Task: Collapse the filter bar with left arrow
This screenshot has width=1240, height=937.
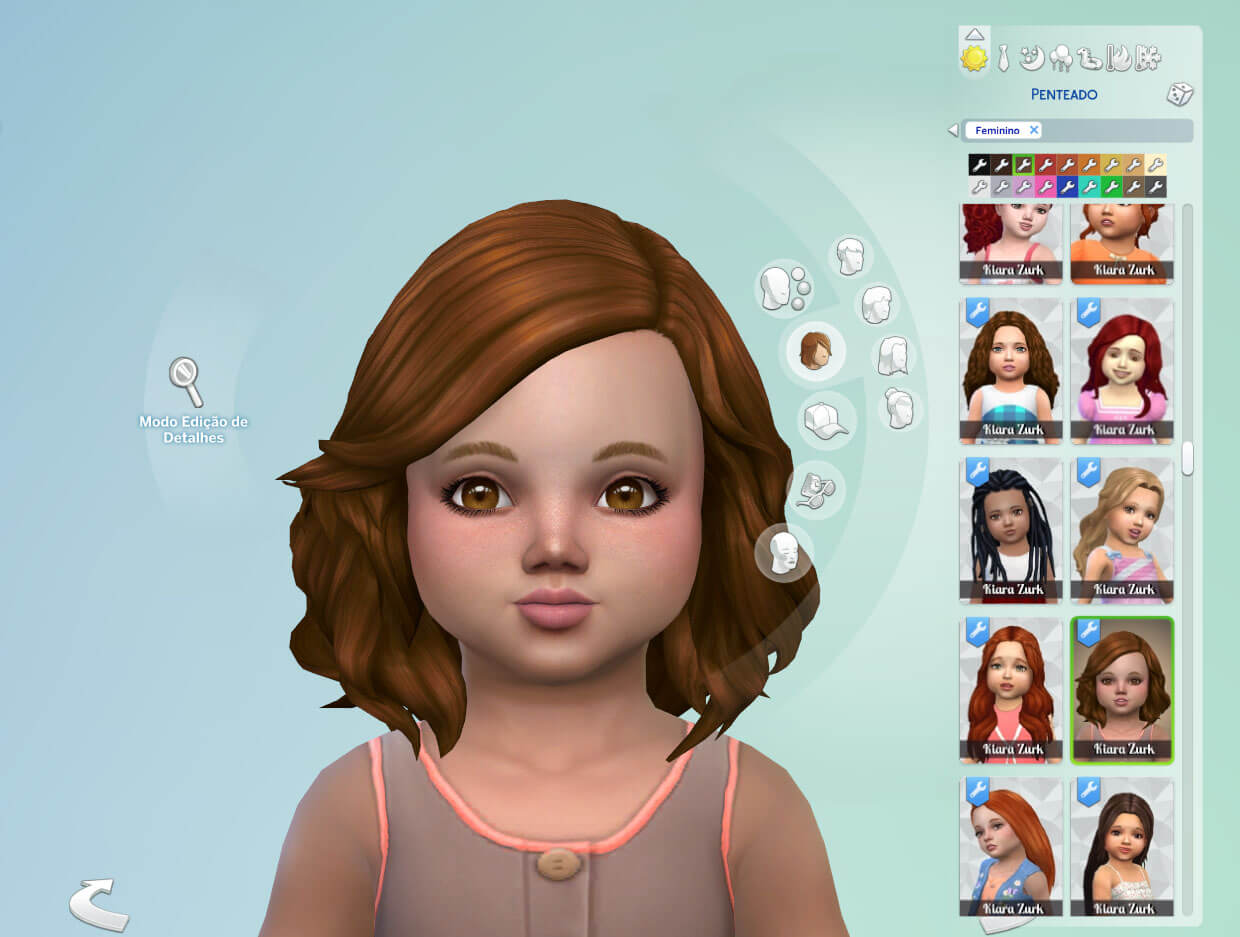Action: pos(953,131)
